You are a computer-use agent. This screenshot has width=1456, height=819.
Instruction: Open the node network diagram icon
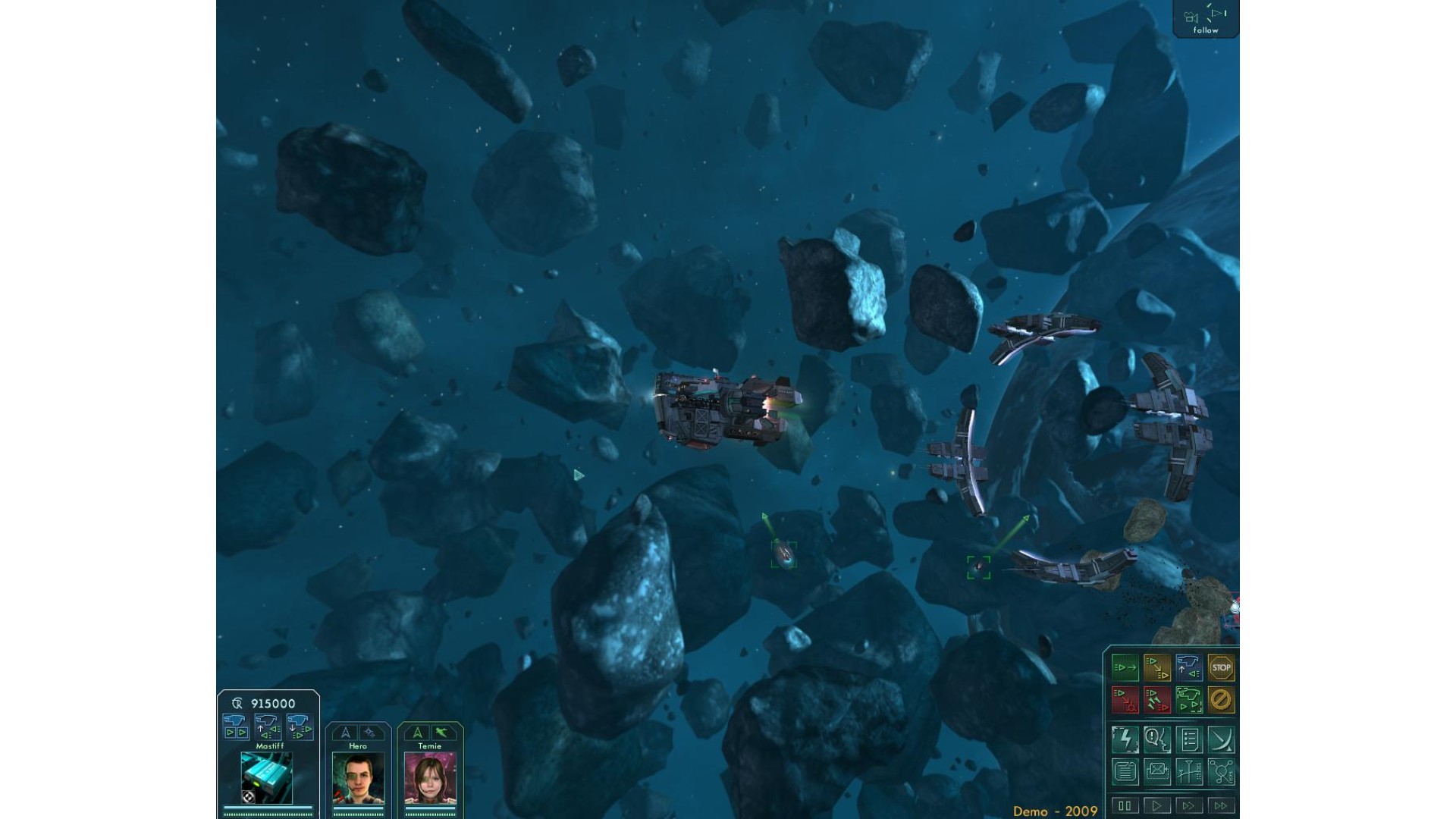click(x=1221, y=772)
